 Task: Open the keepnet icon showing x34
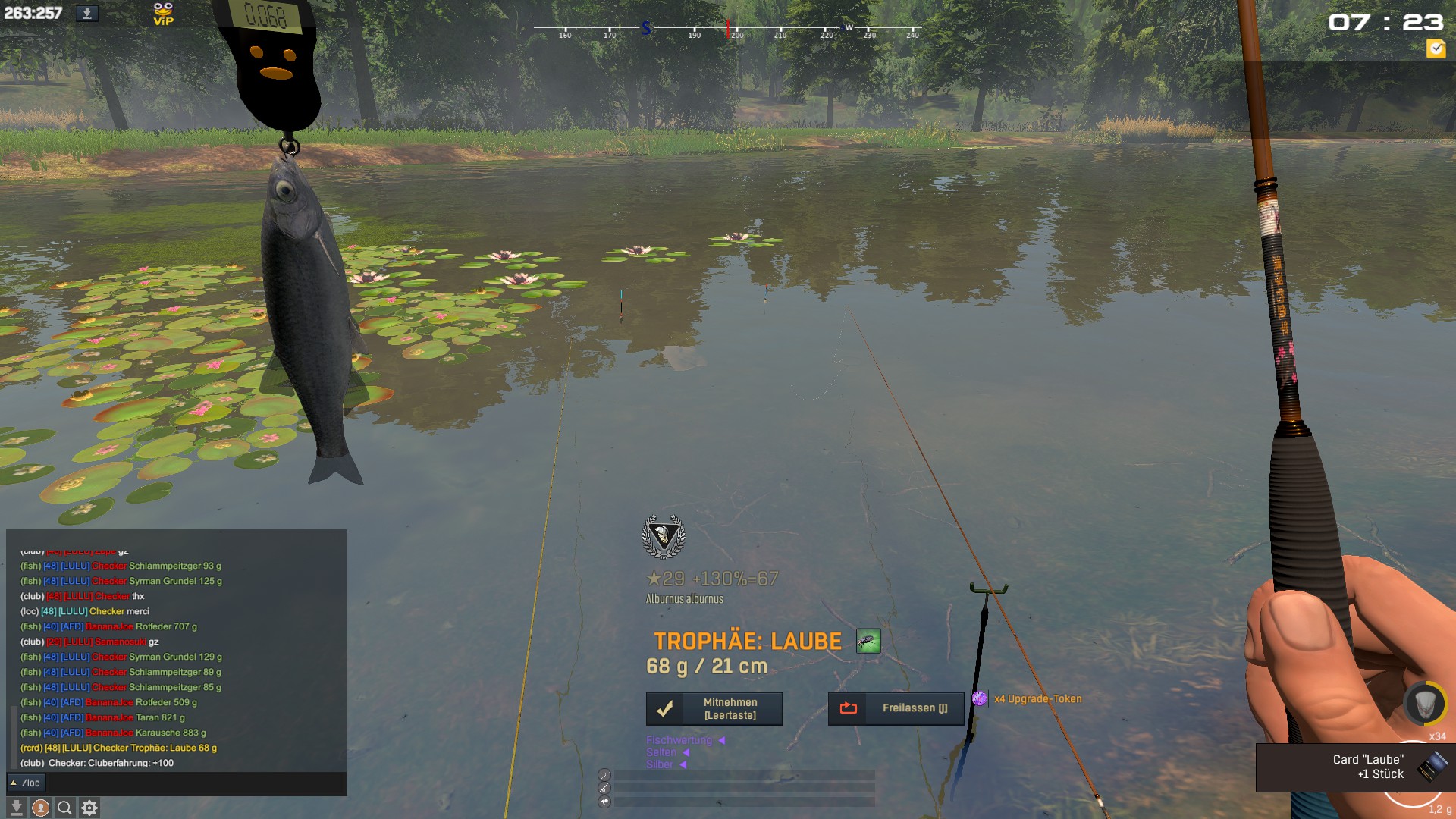[x=1424, y=705]
